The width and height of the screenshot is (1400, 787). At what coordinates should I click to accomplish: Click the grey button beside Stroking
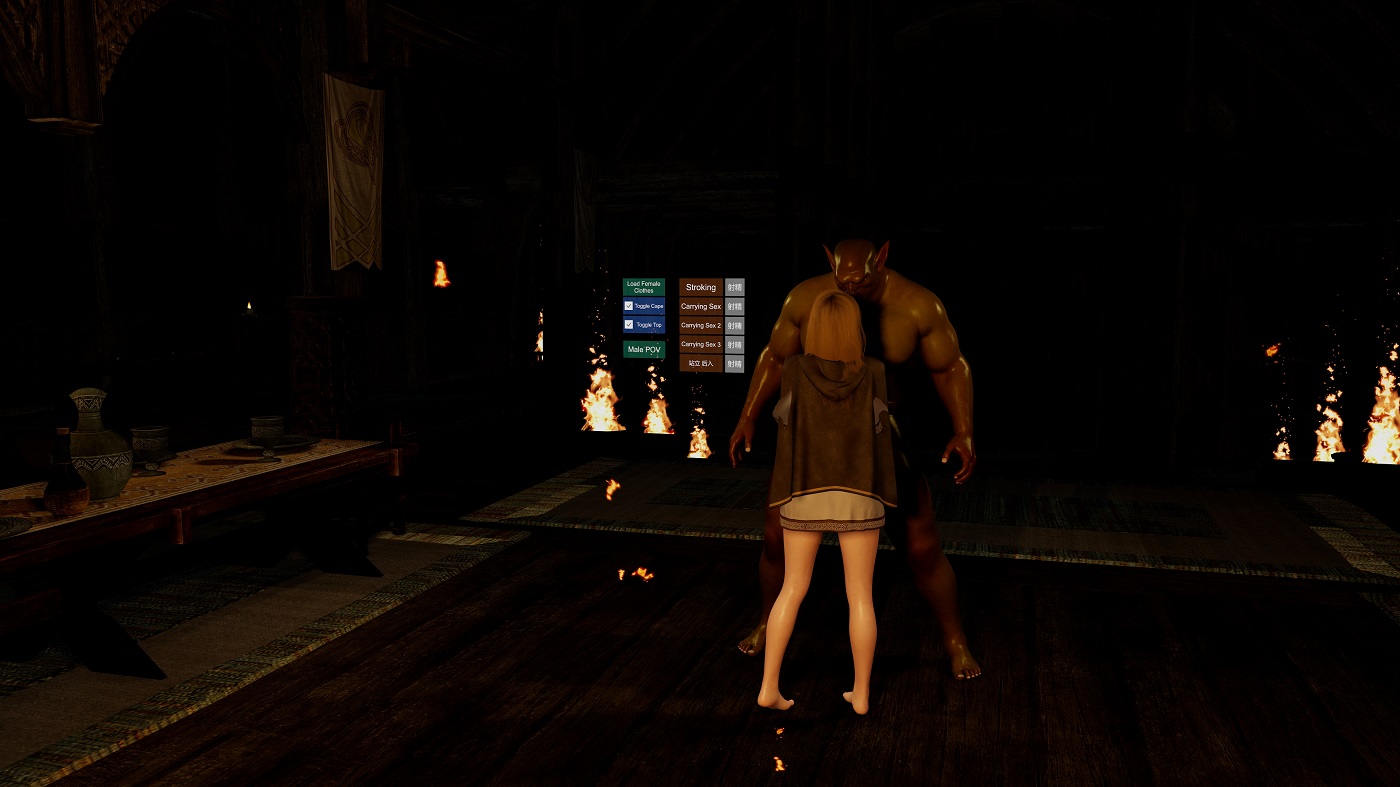click(735, 288)
